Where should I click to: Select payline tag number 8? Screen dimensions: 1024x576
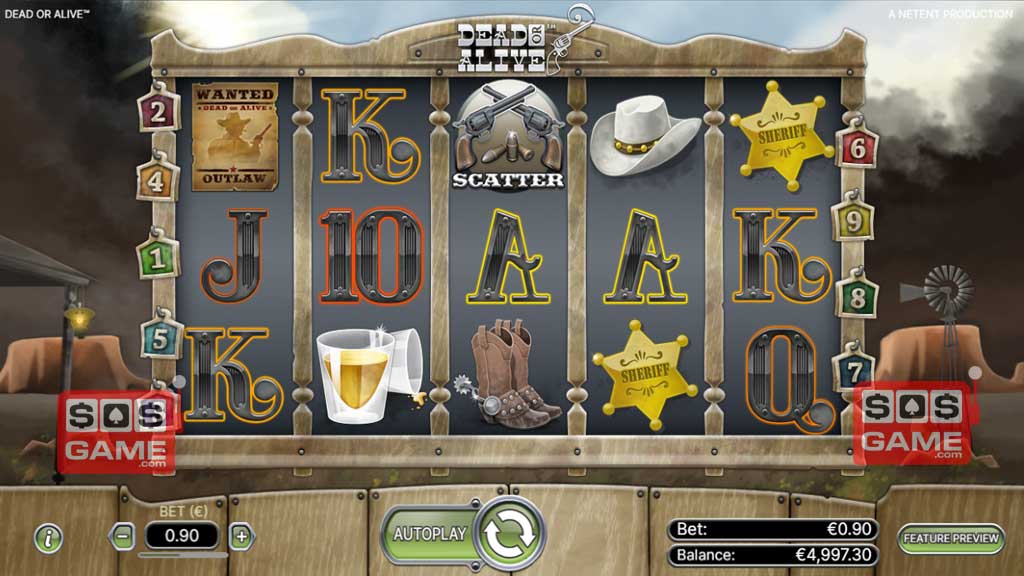(x=857, y=297)
